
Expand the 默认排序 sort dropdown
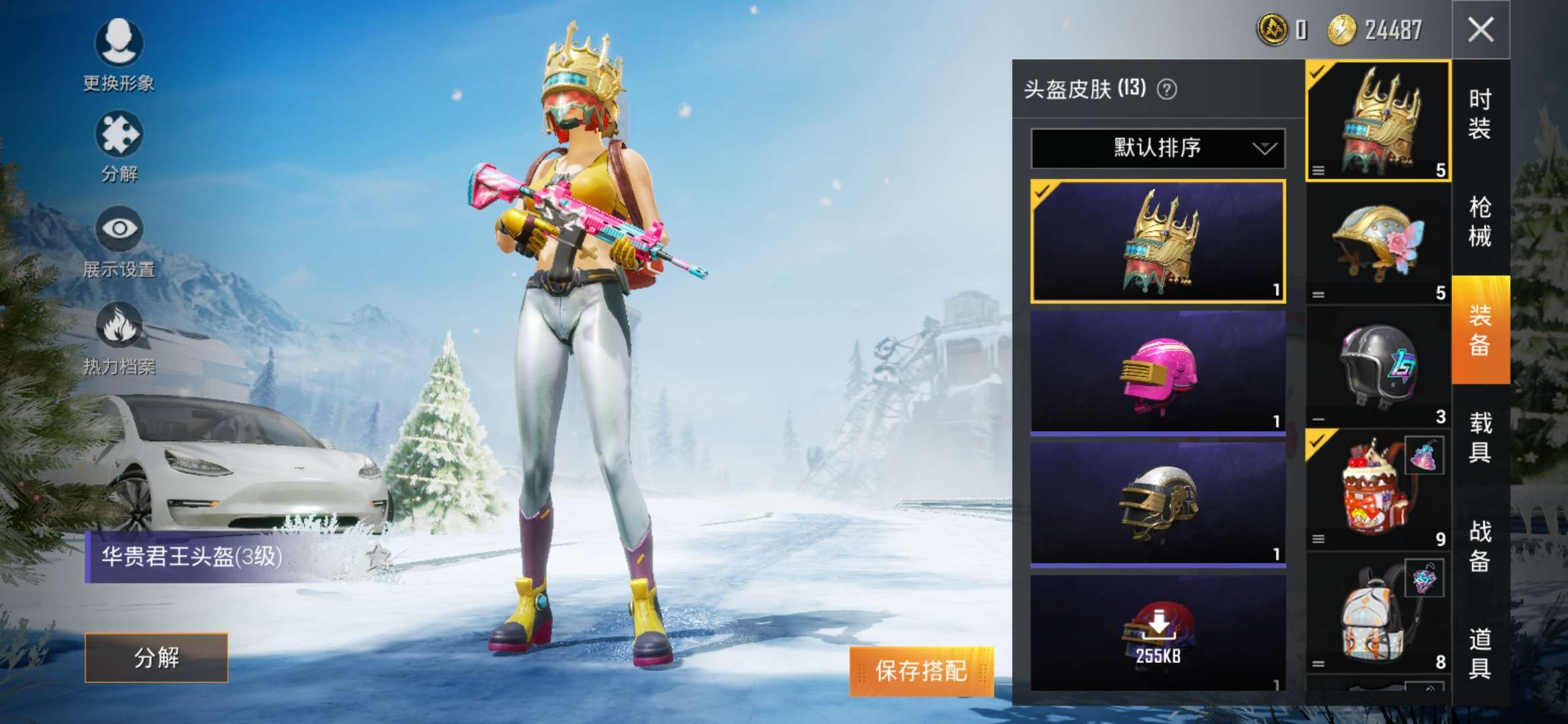(1157, 147)
